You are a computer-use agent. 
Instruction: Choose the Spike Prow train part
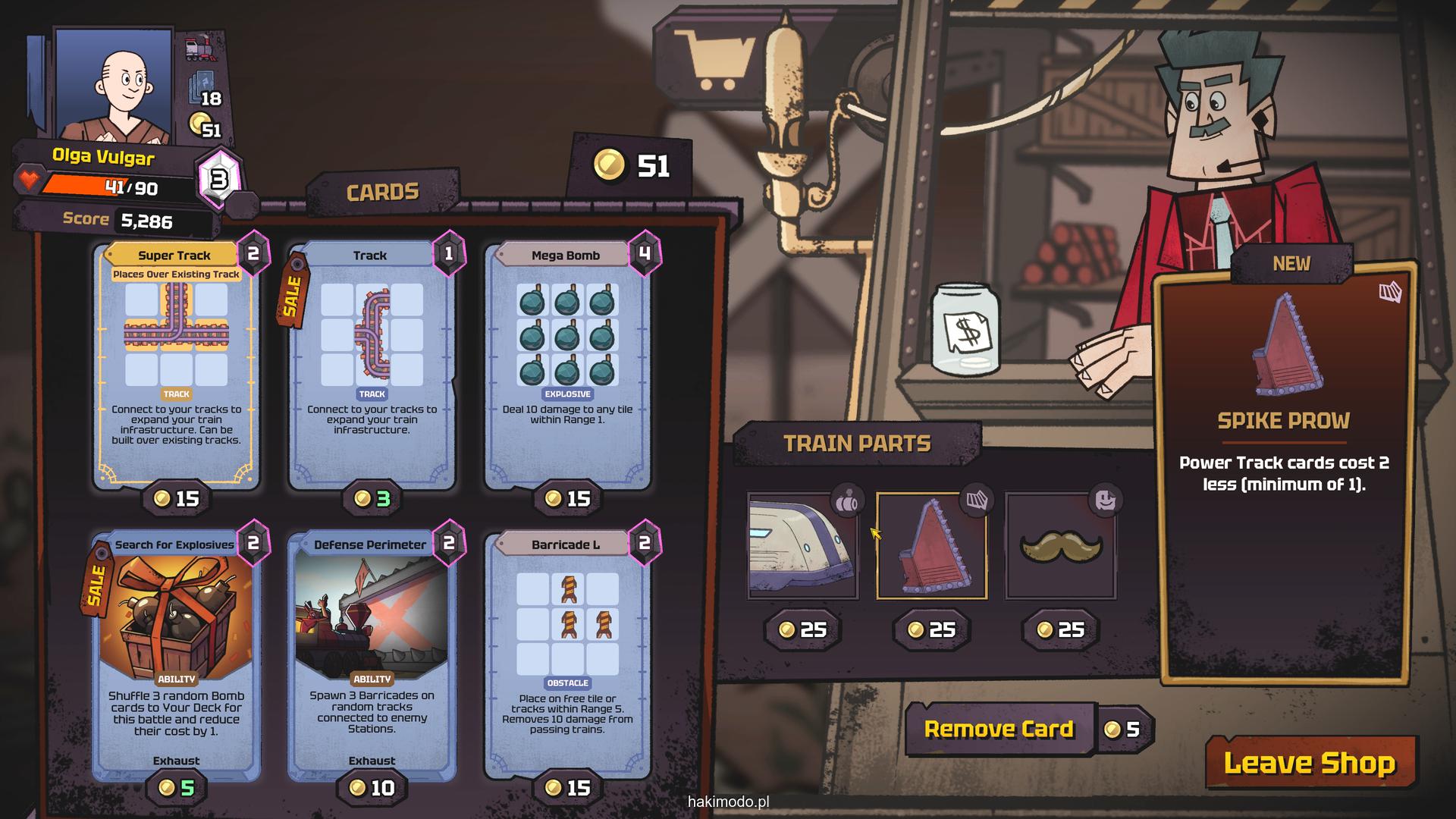coord(931,546)
